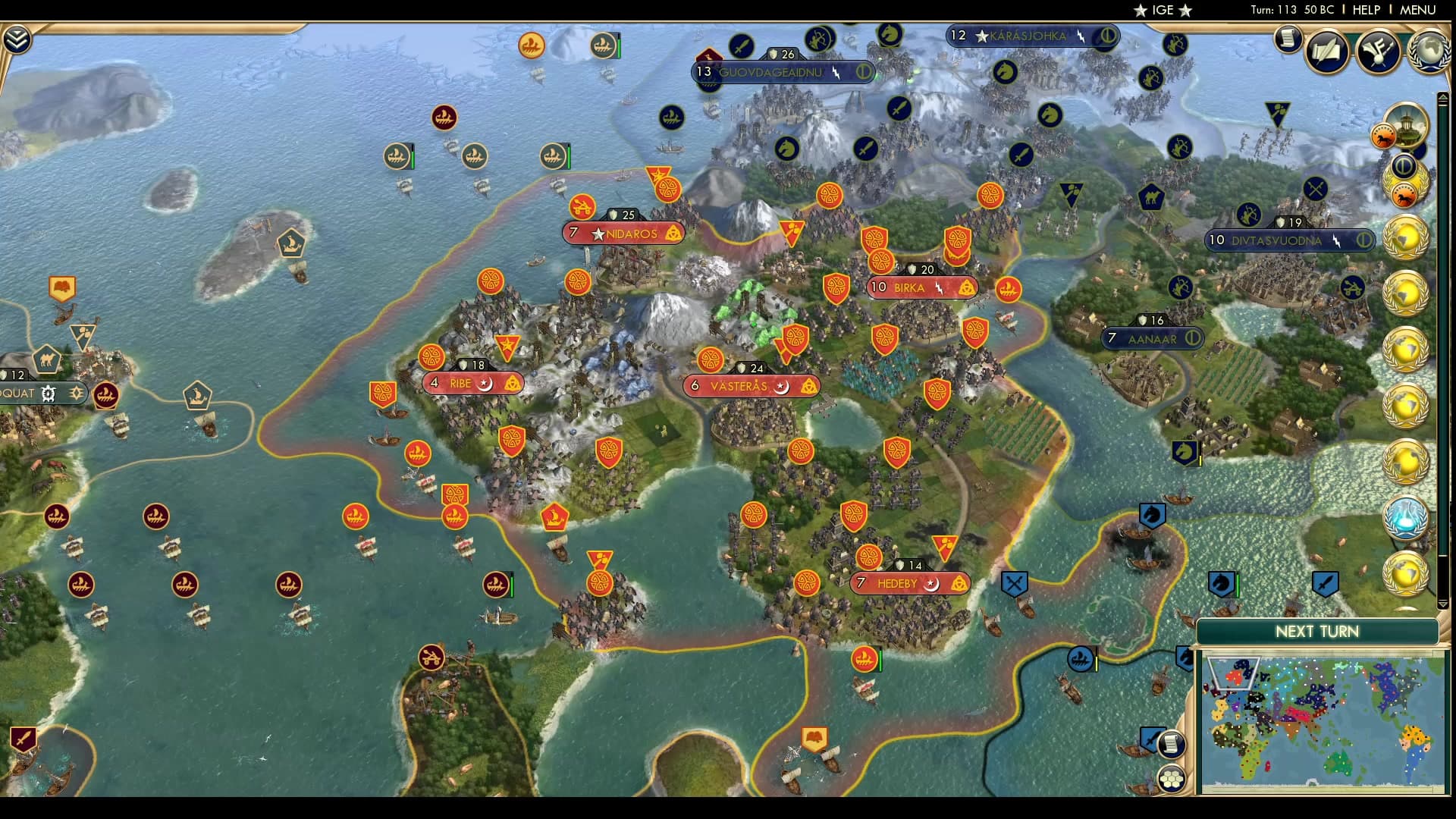Click the horses resource demand notification bubble

click(1384, 135)
